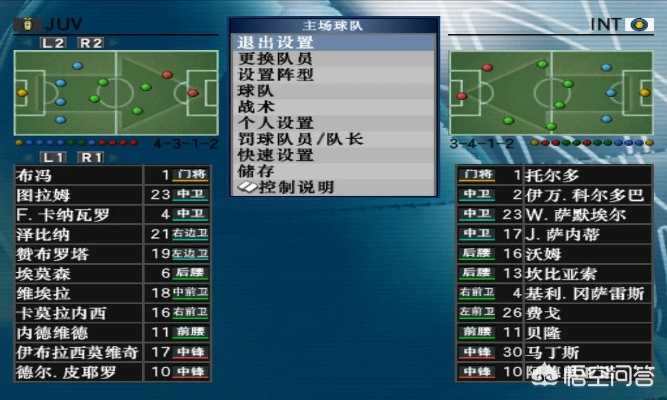The image size is (667, 400).
Task: Choose 设置阵型 from the menu
Action: (275, 75)
